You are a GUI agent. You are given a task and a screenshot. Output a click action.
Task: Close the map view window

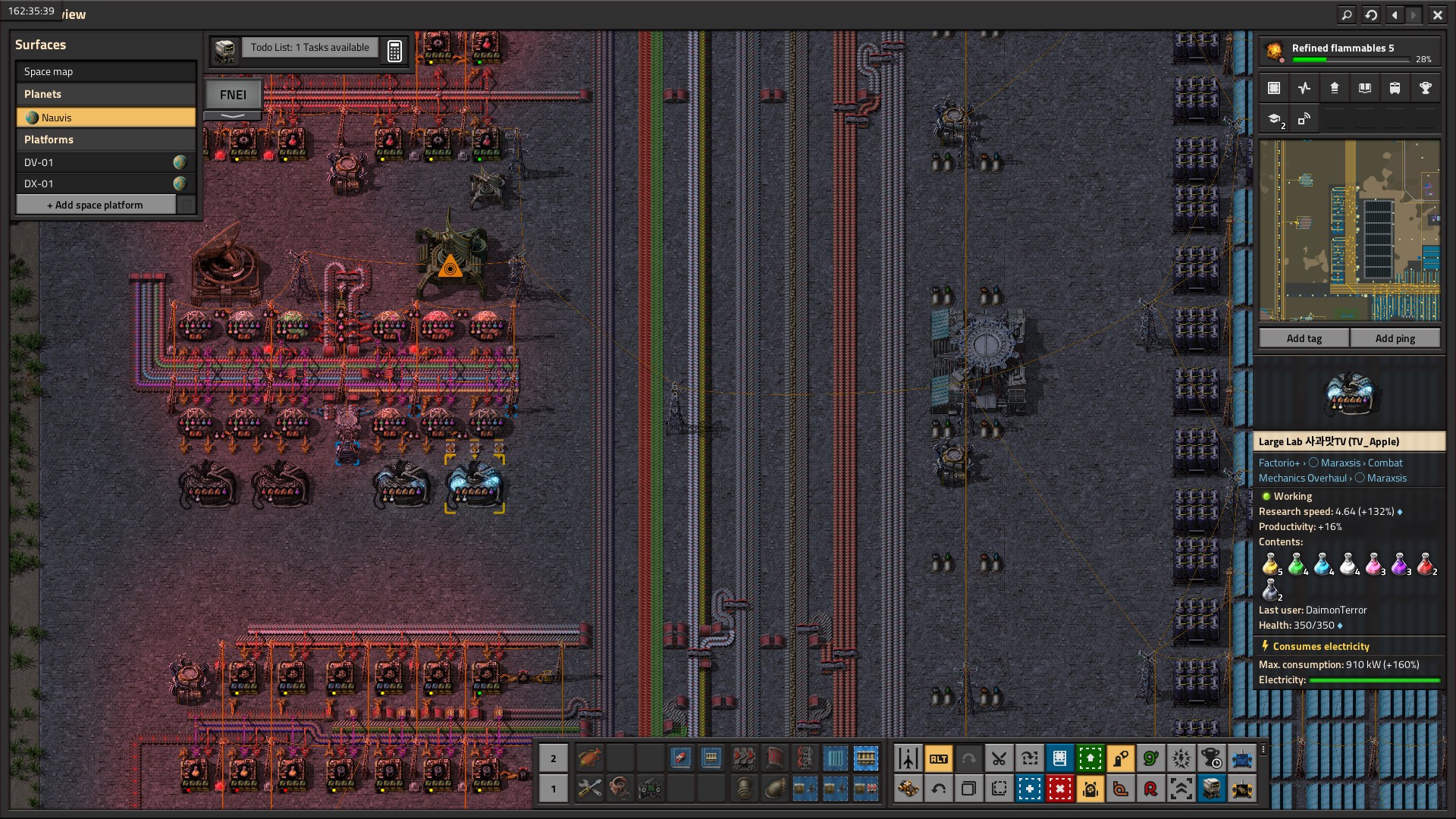[1437, 14]
